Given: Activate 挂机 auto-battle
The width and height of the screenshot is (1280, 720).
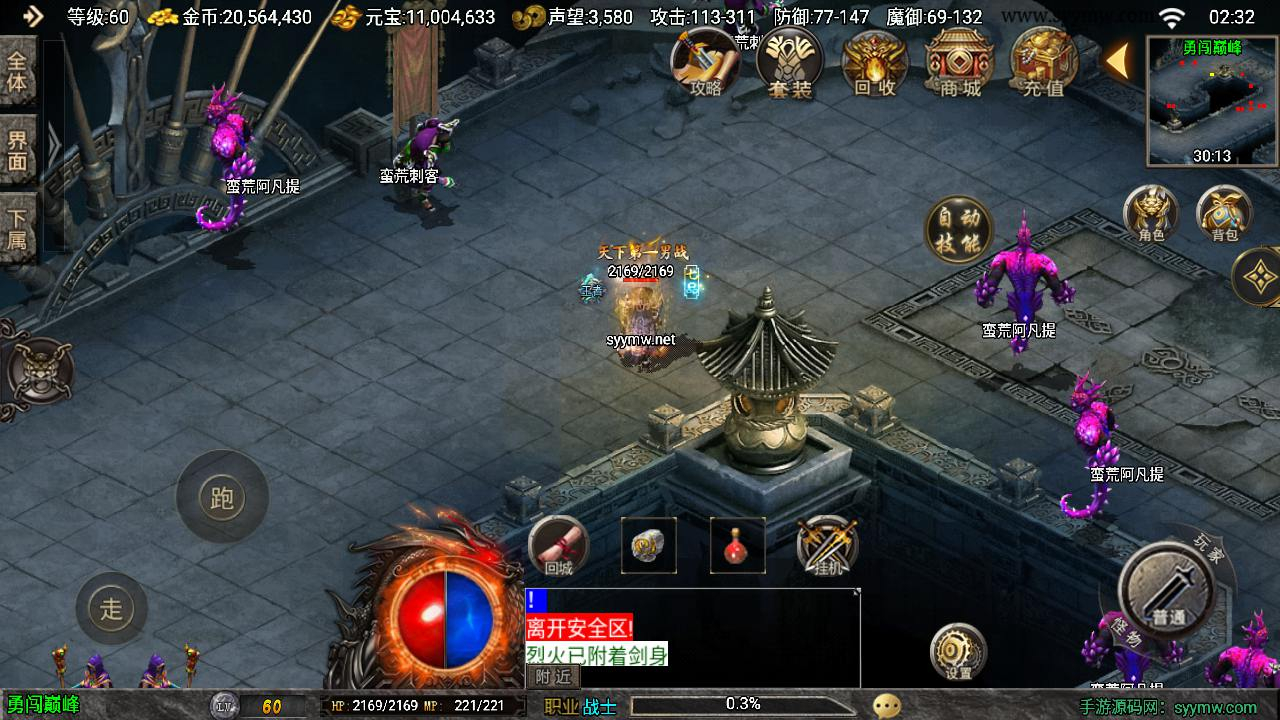Looking at the screenshot, I should (827, 546).
